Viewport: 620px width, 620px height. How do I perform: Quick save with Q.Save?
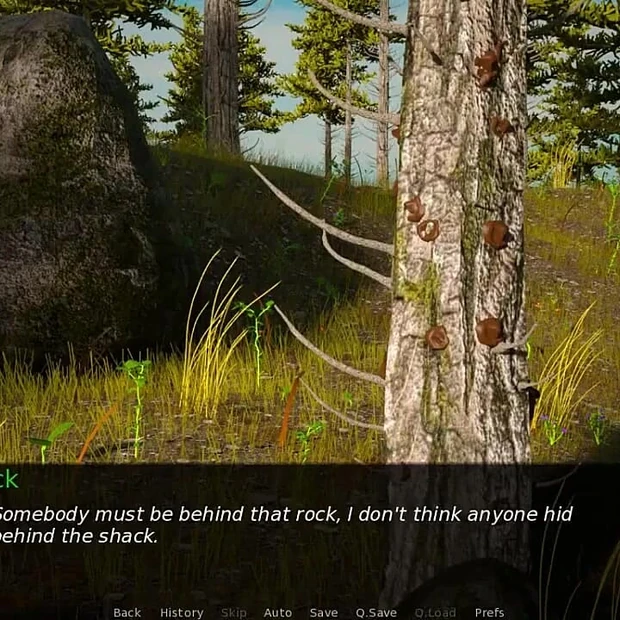(376, 613)
